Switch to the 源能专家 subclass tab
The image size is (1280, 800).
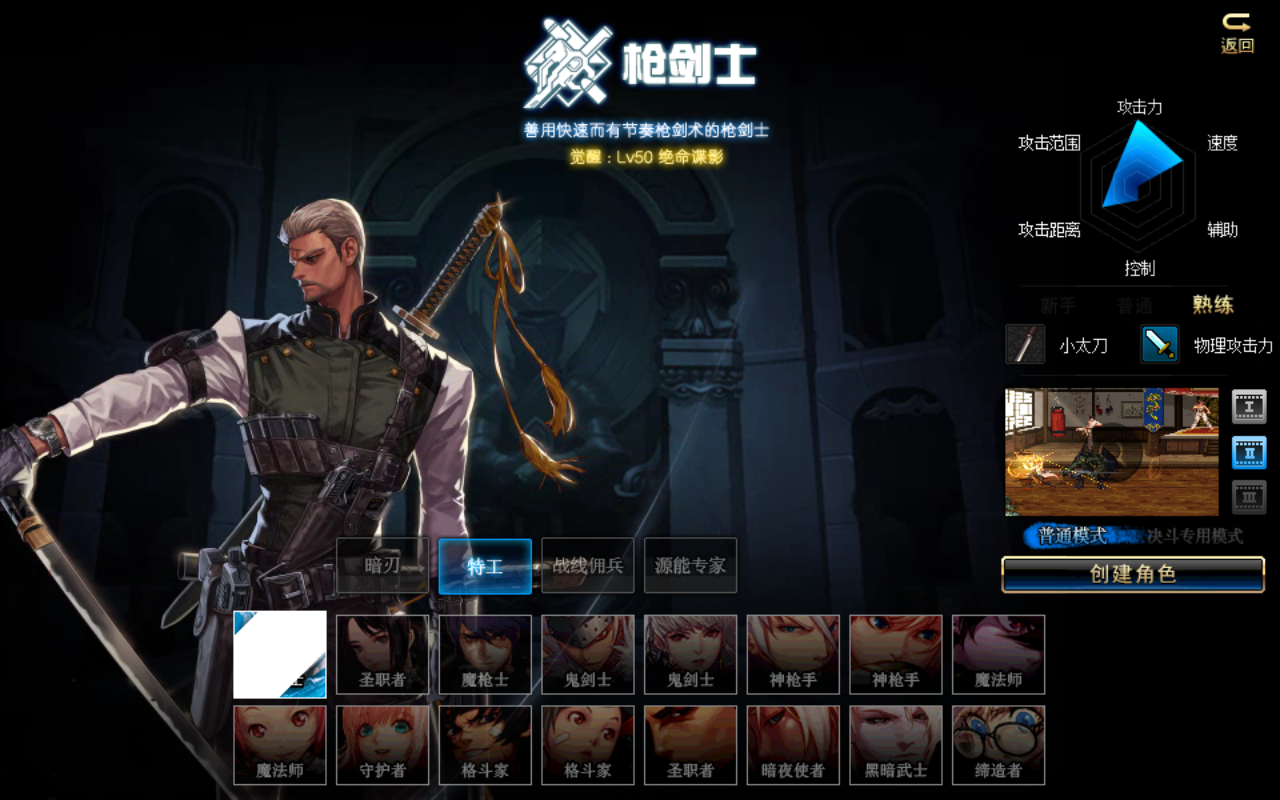coord(690,566)
